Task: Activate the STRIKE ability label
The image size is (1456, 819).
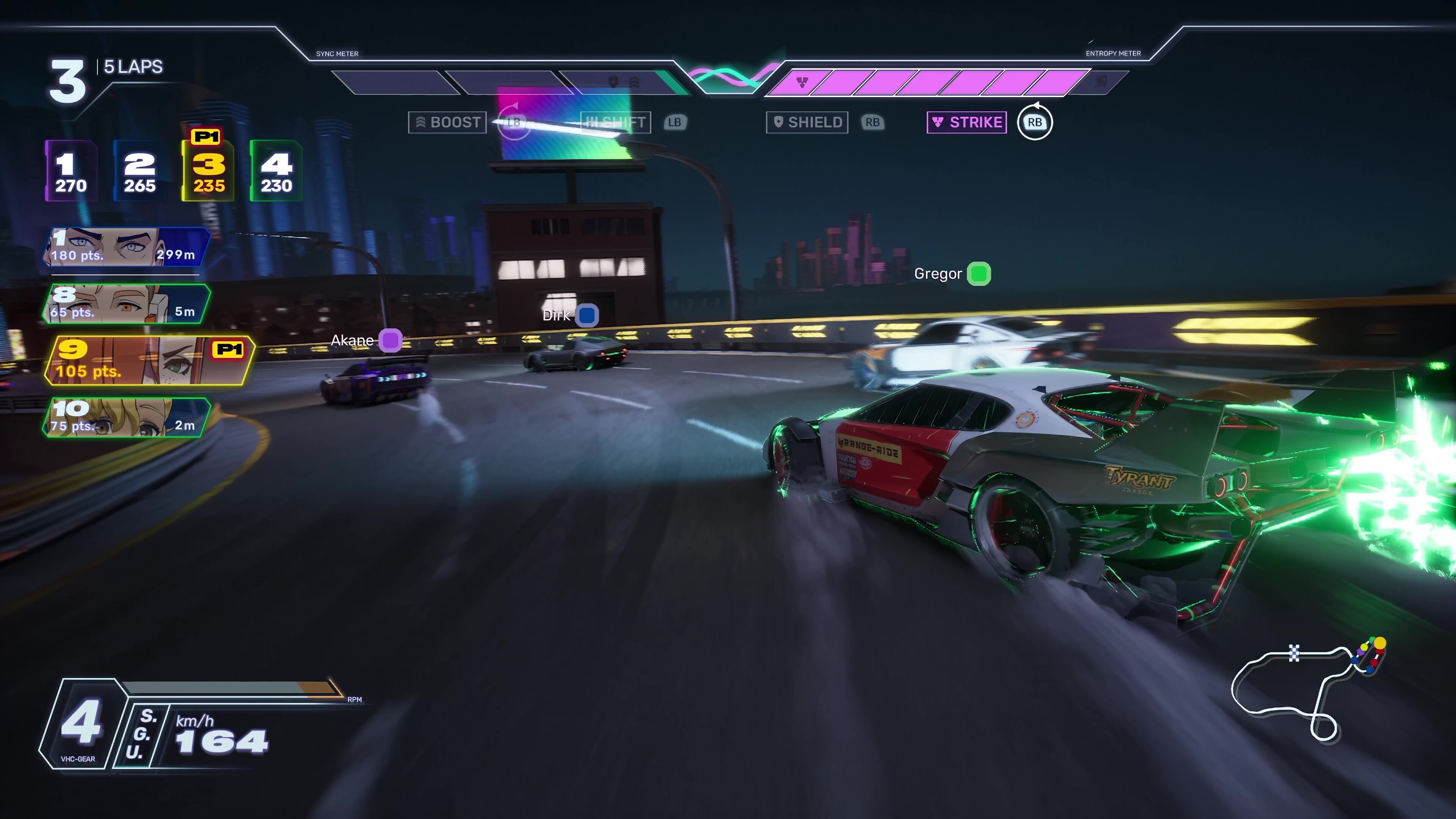Action: (966, 122)
